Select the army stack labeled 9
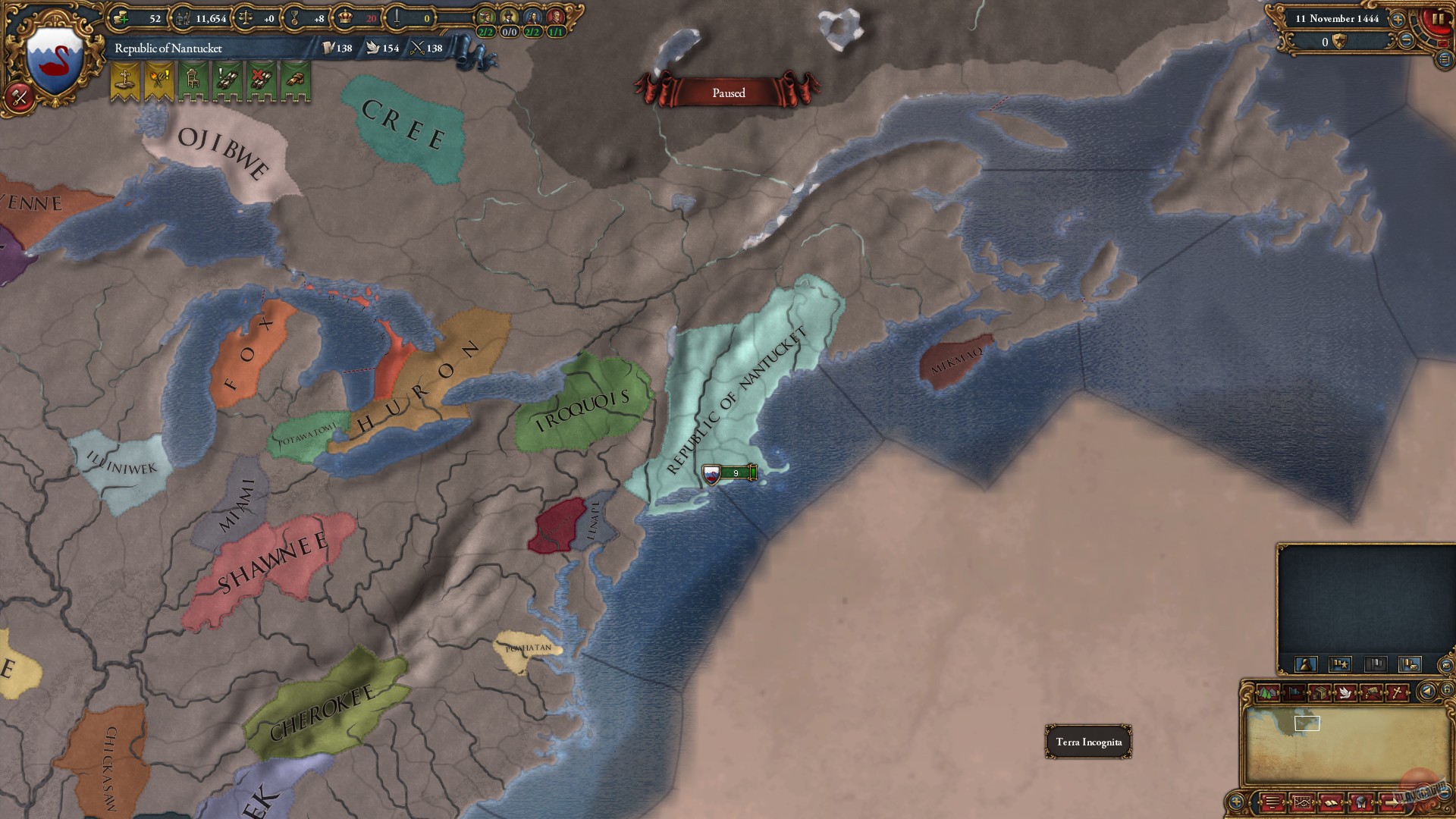 (x=726, y=472)
